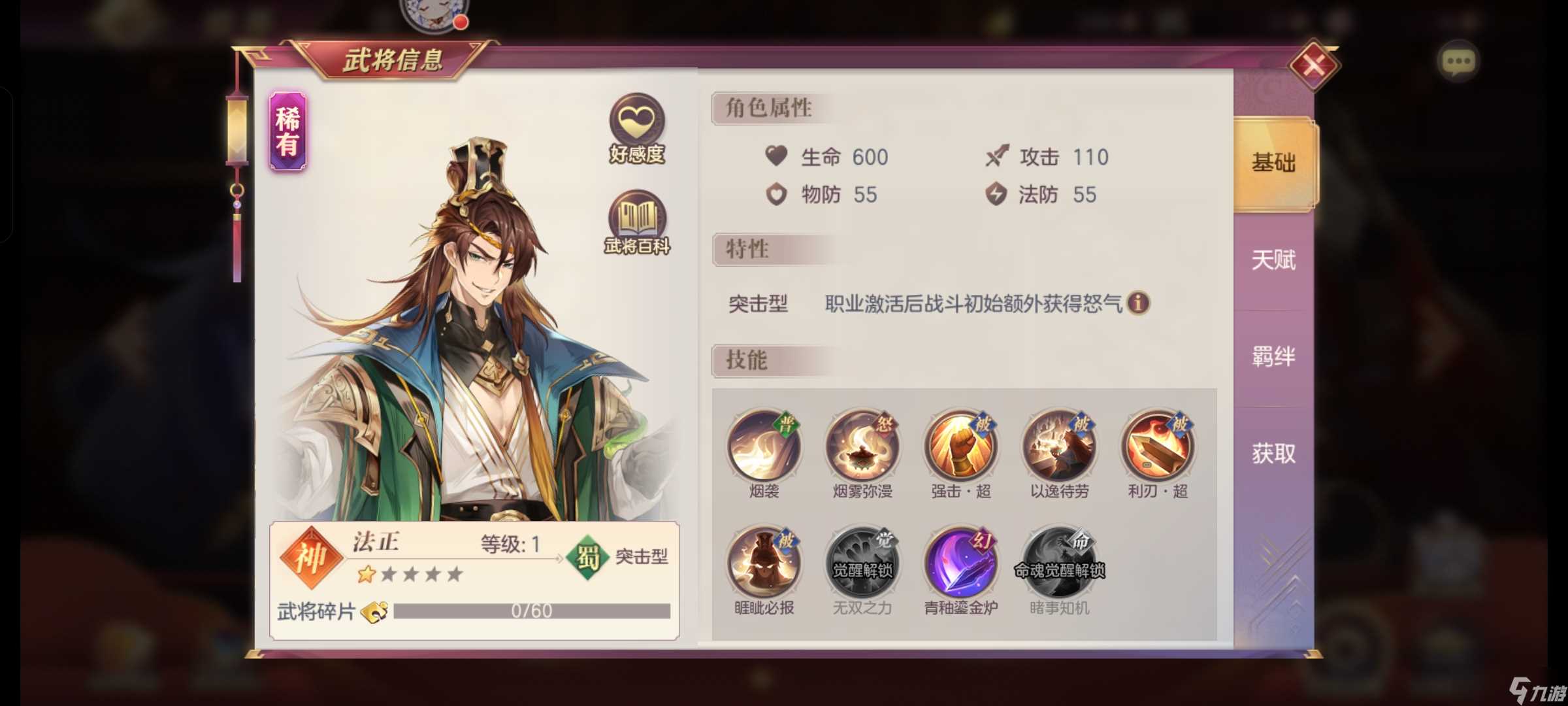Open the 烟雾弥漫 rage skill
The width and height of the screenshot is (1568, 706).
[x=864, y=446]
